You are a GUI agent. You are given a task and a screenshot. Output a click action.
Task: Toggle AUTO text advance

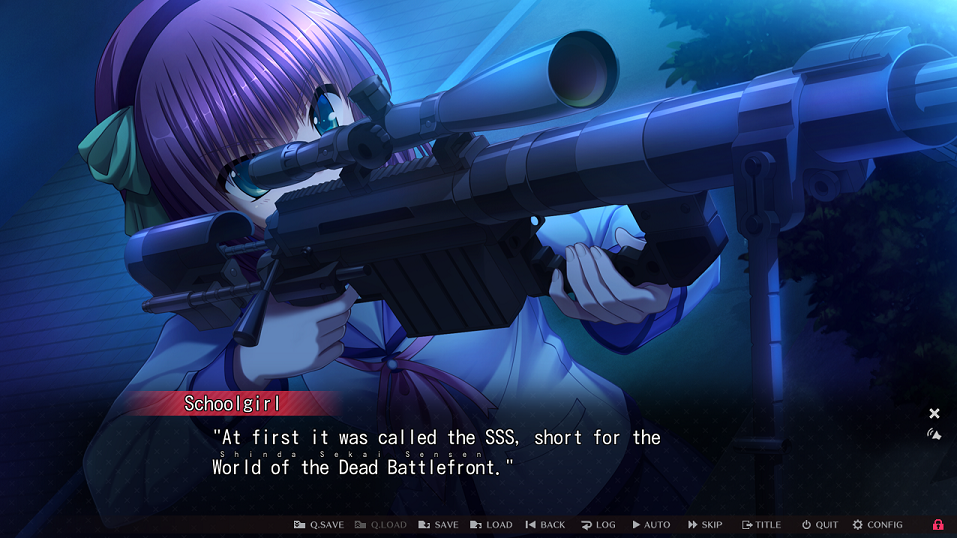(x=651, y=525)
